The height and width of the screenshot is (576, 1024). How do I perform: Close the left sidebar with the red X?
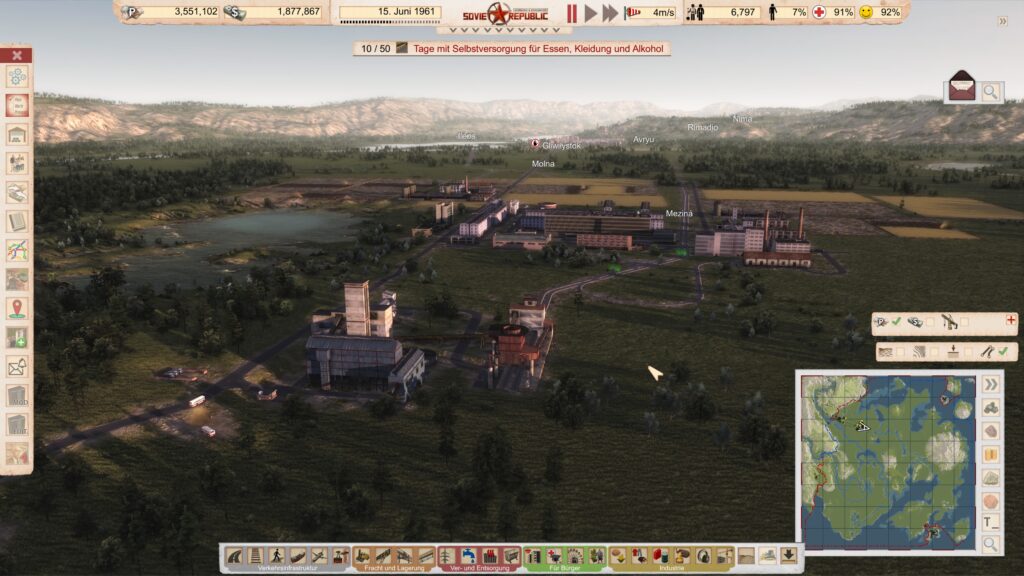coord(17,55)
